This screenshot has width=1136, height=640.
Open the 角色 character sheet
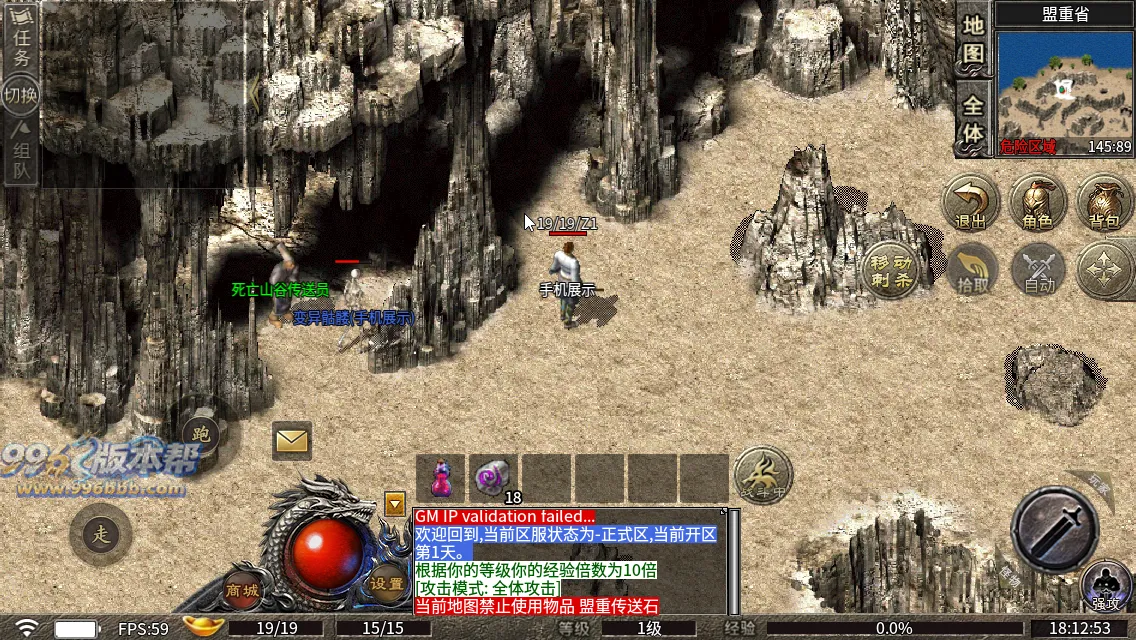tap(1037, 204)
